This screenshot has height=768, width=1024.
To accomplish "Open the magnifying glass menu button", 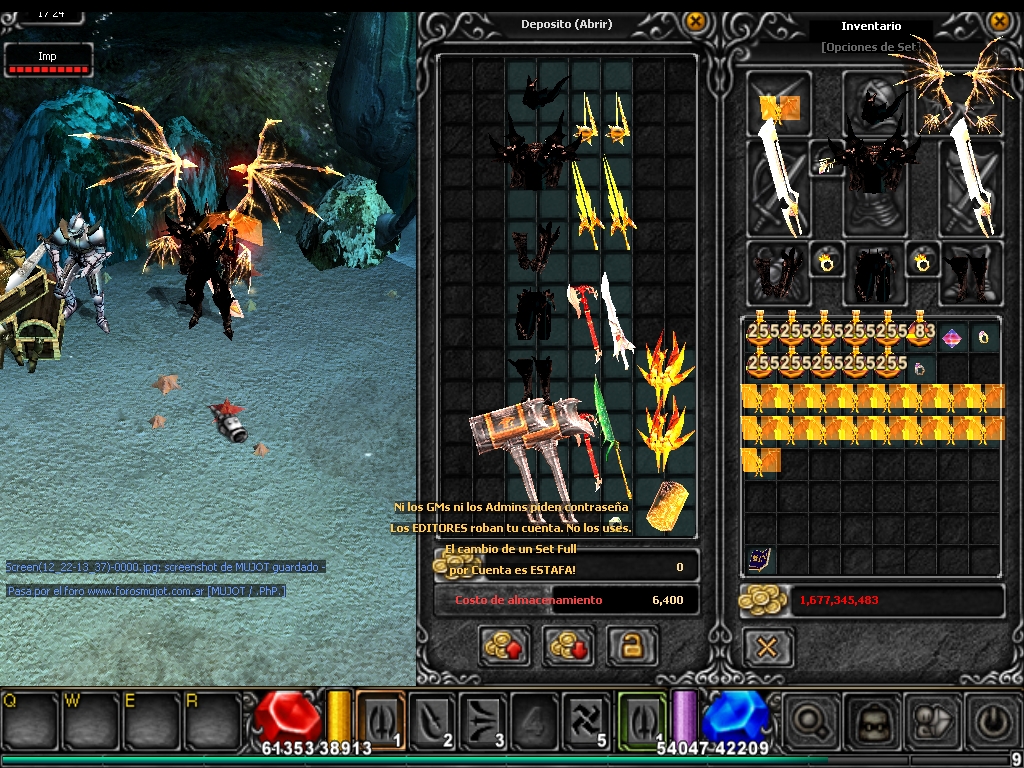I will (x=809, y=720).
